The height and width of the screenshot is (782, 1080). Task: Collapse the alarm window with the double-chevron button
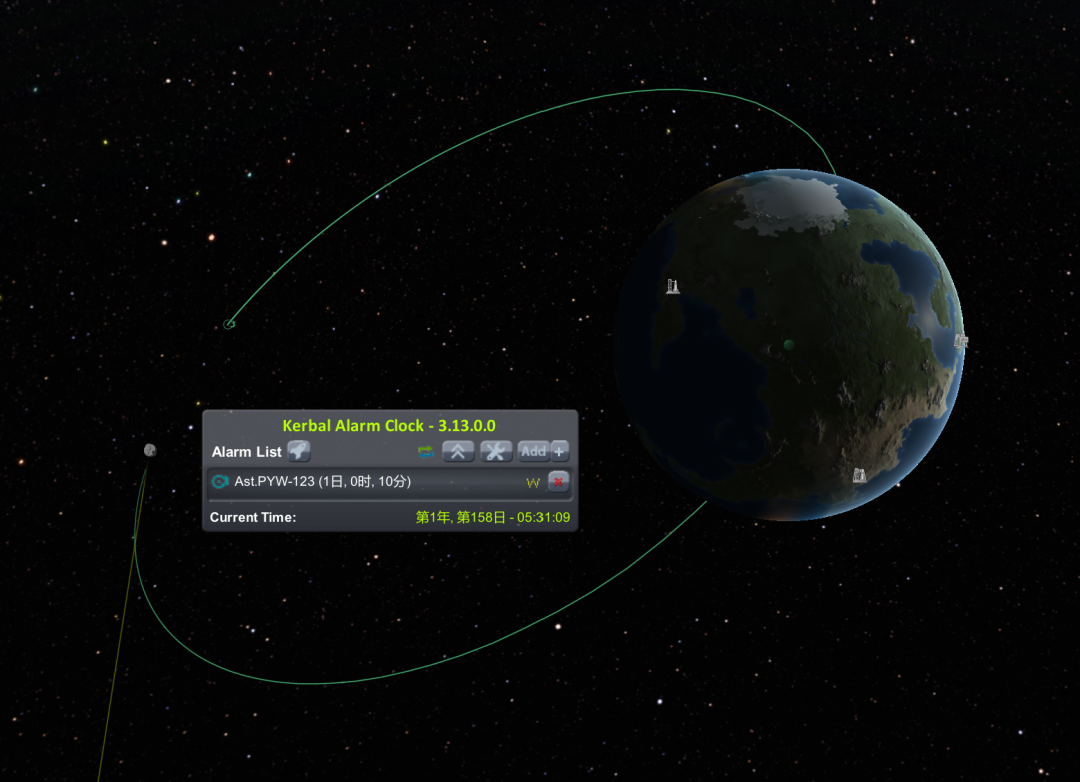point(458,452)
